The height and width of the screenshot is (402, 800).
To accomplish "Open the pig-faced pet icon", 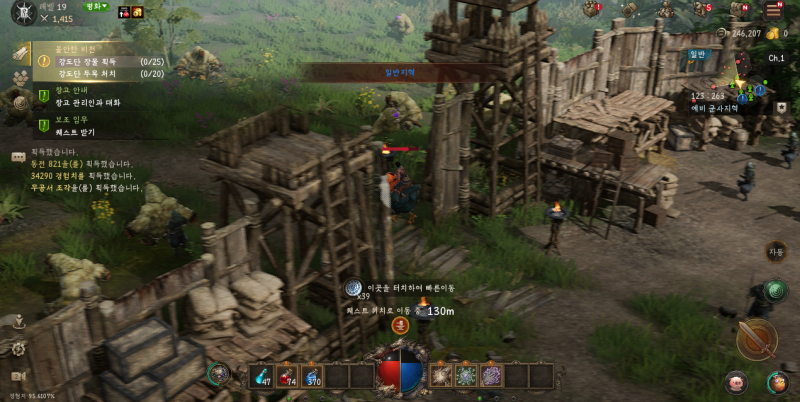I will pos(736,381).
